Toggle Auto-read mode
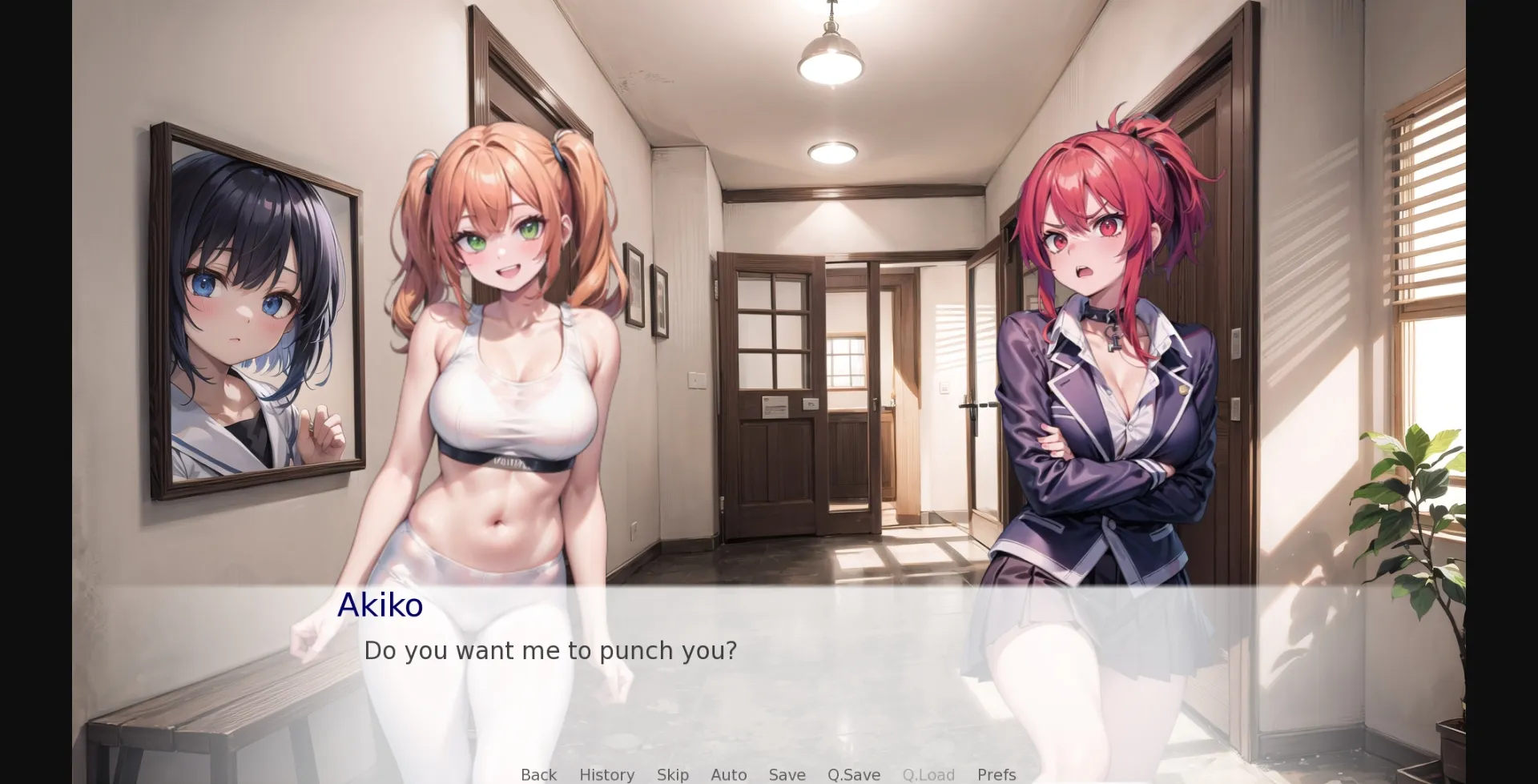Image resolution: width=1538 pixels, height=784 pixels. click(x=727, y=774)
